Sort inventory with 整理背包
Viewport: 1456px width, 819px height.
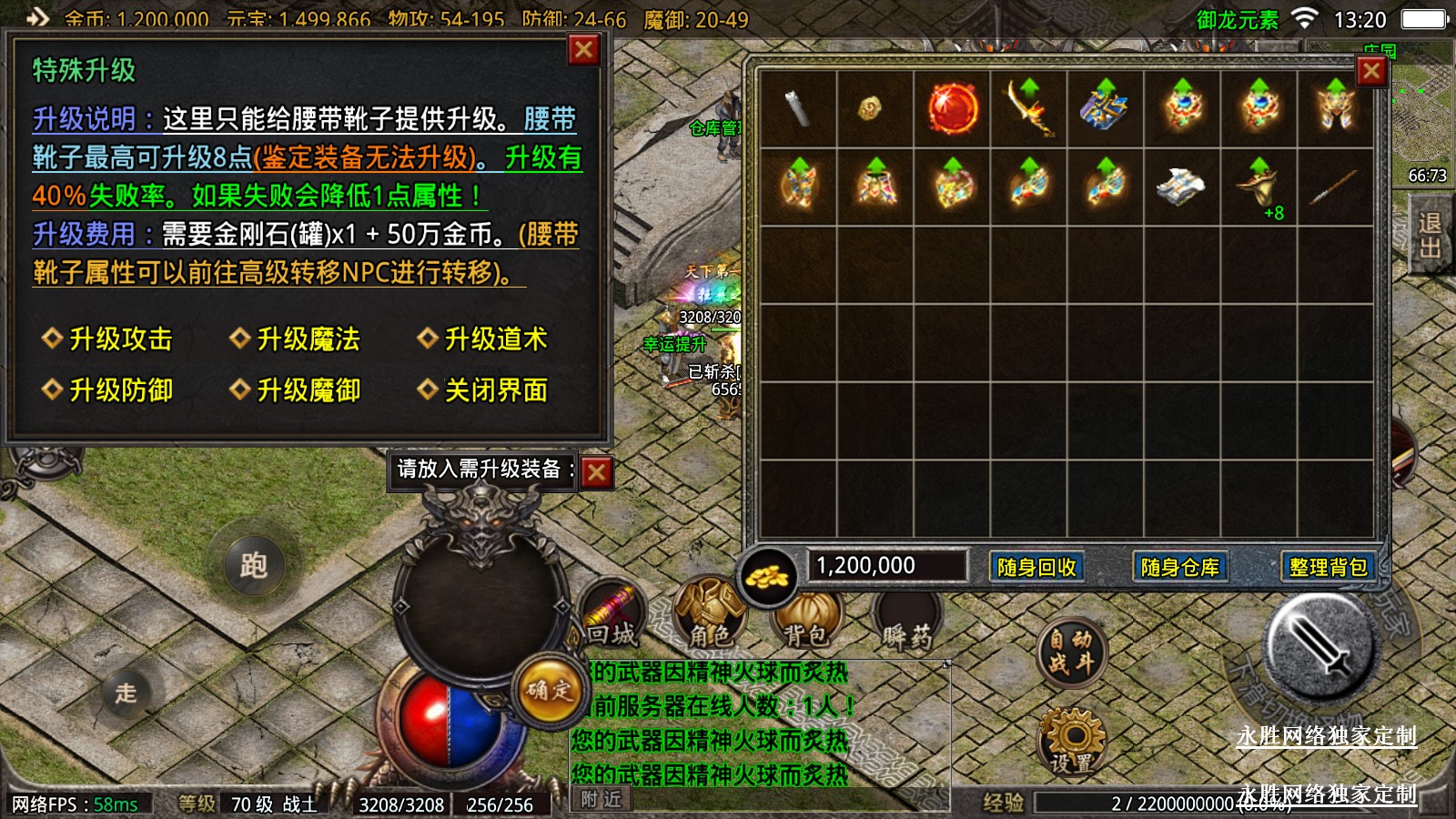1328,567
